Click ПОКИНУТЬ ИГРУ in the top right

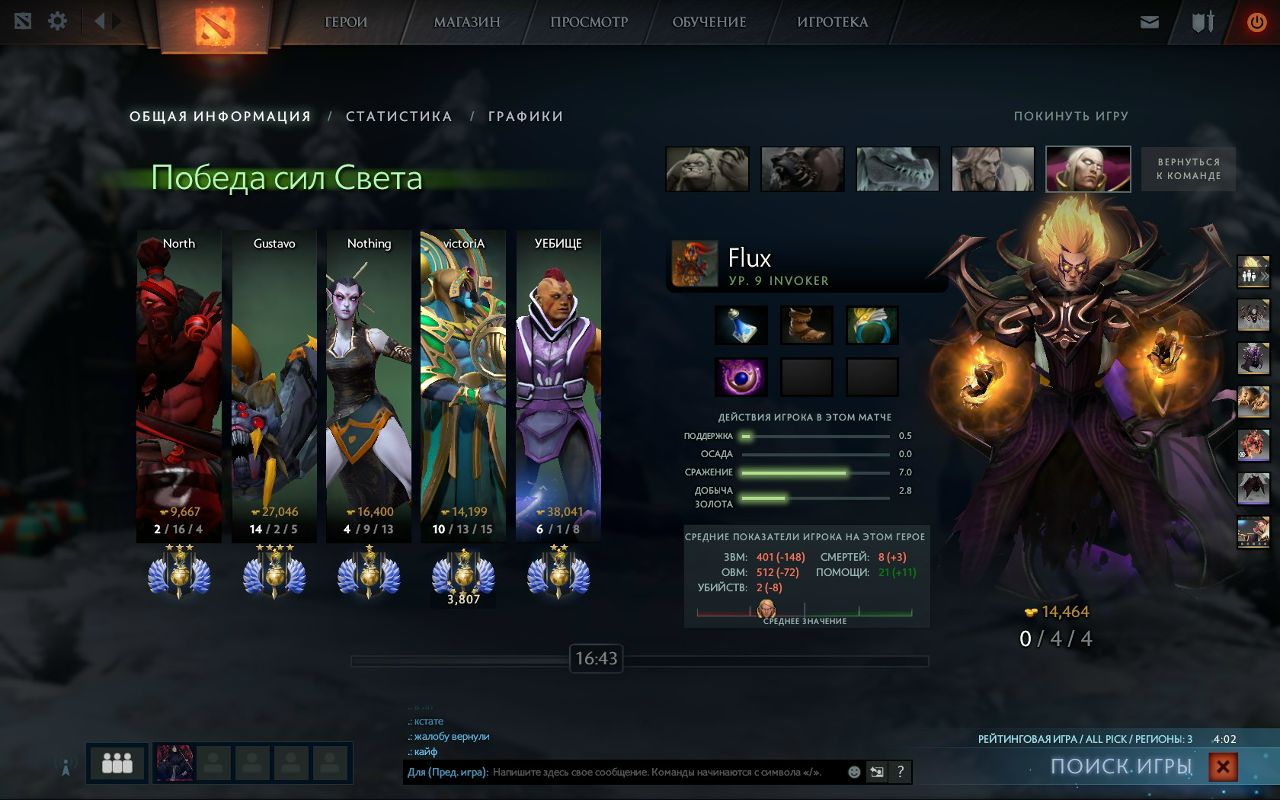click(1072, 116)
